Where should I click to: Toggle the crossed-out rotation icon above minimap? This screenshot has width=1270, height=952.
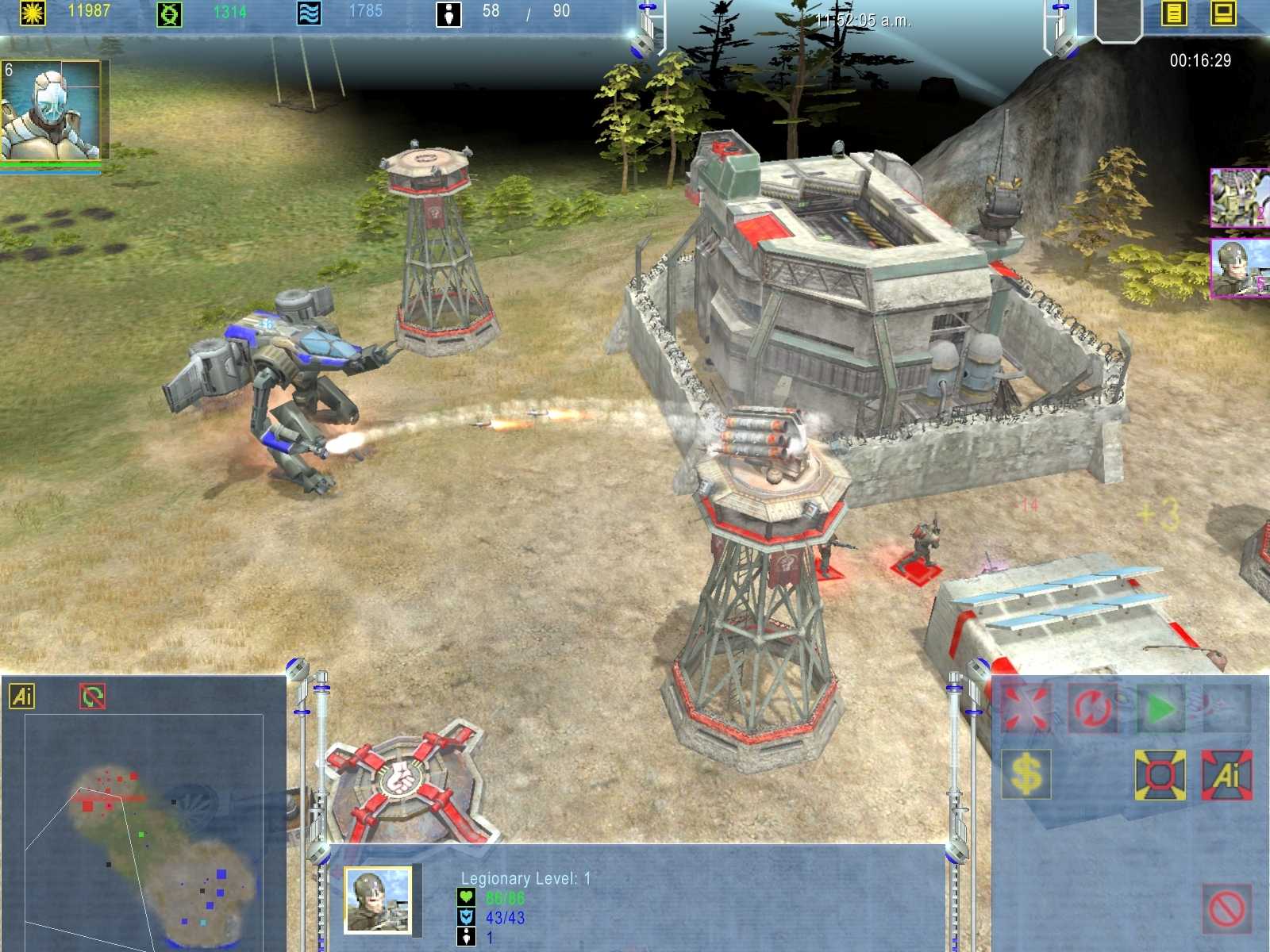92,697
